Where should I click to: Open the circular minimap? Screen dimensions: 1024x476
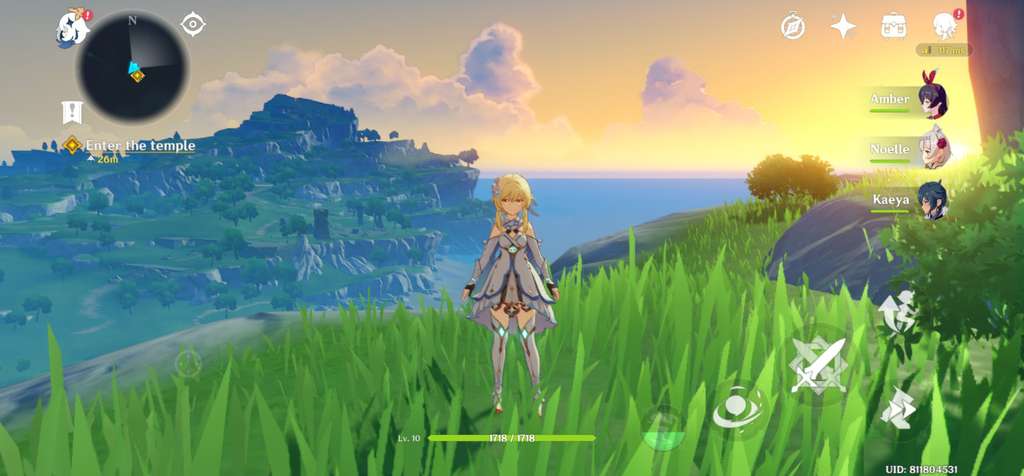[x=133, y=67]
